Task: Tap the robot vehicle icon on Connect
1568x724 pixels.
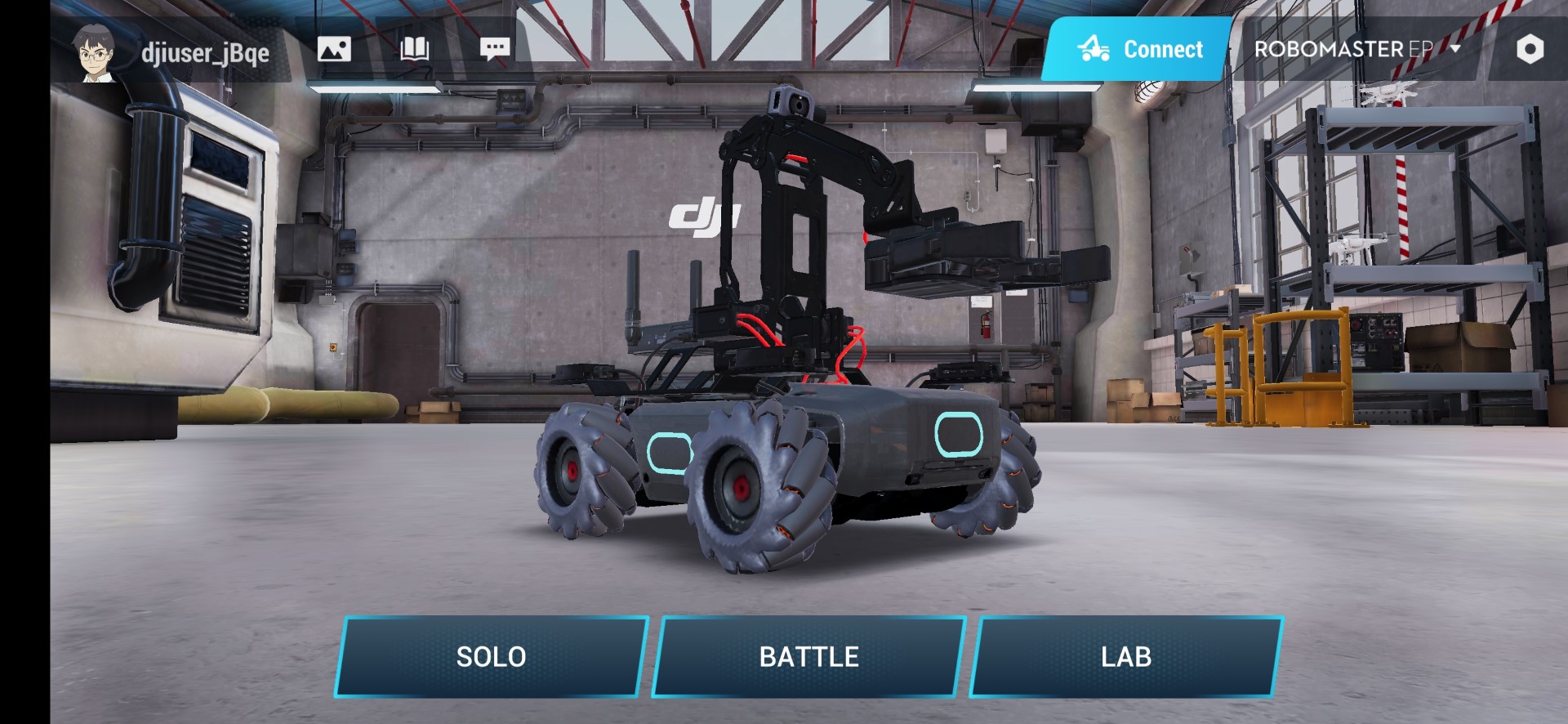Action: (x=1093, y=49)
